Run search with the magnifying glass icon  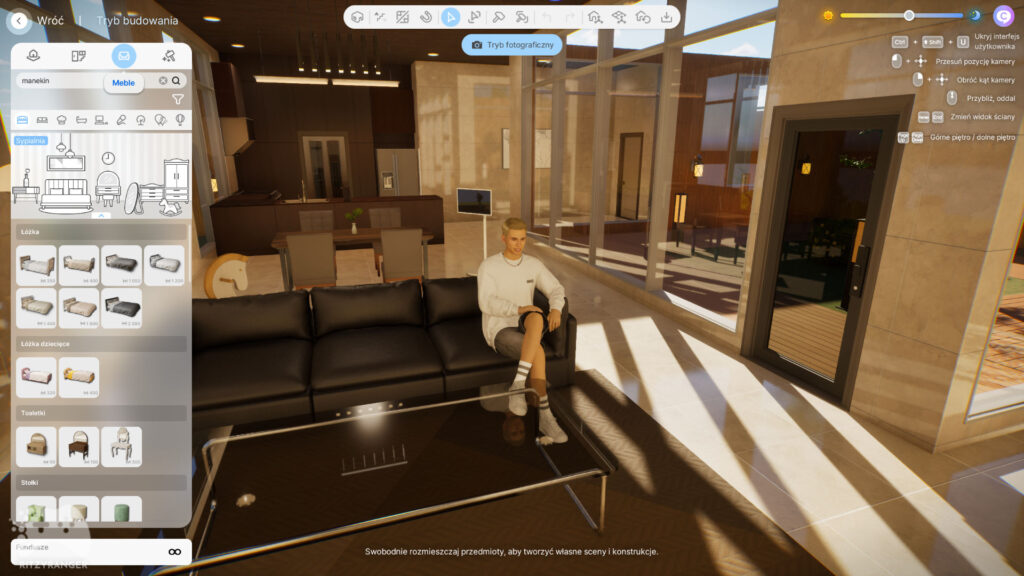[x=177, y=81]
